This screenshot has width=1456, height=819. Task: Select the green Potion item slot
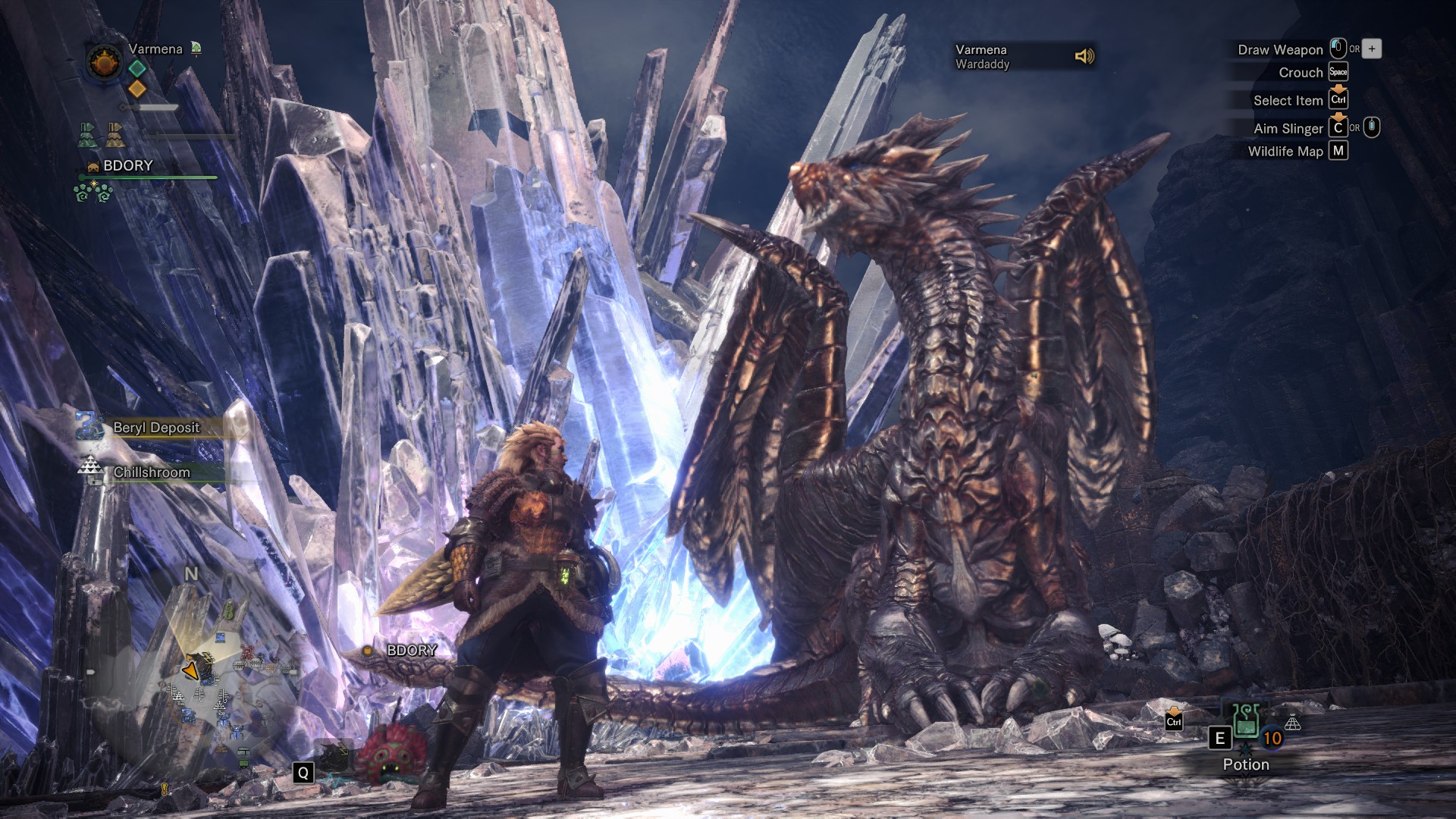pyautogui.click(x=1245, y=722)
